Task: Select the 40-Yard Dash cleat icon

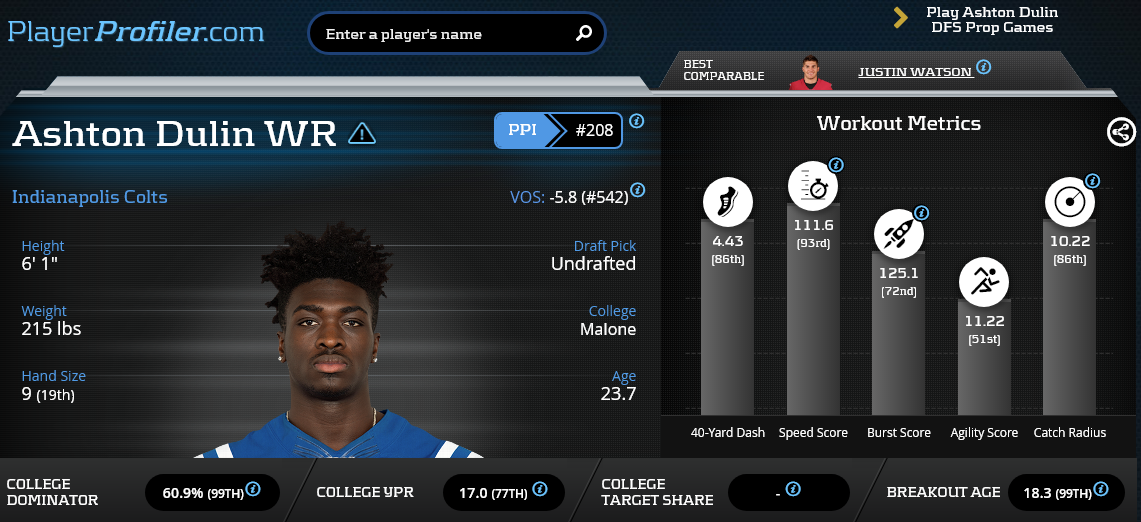Action: click(727, 202)
